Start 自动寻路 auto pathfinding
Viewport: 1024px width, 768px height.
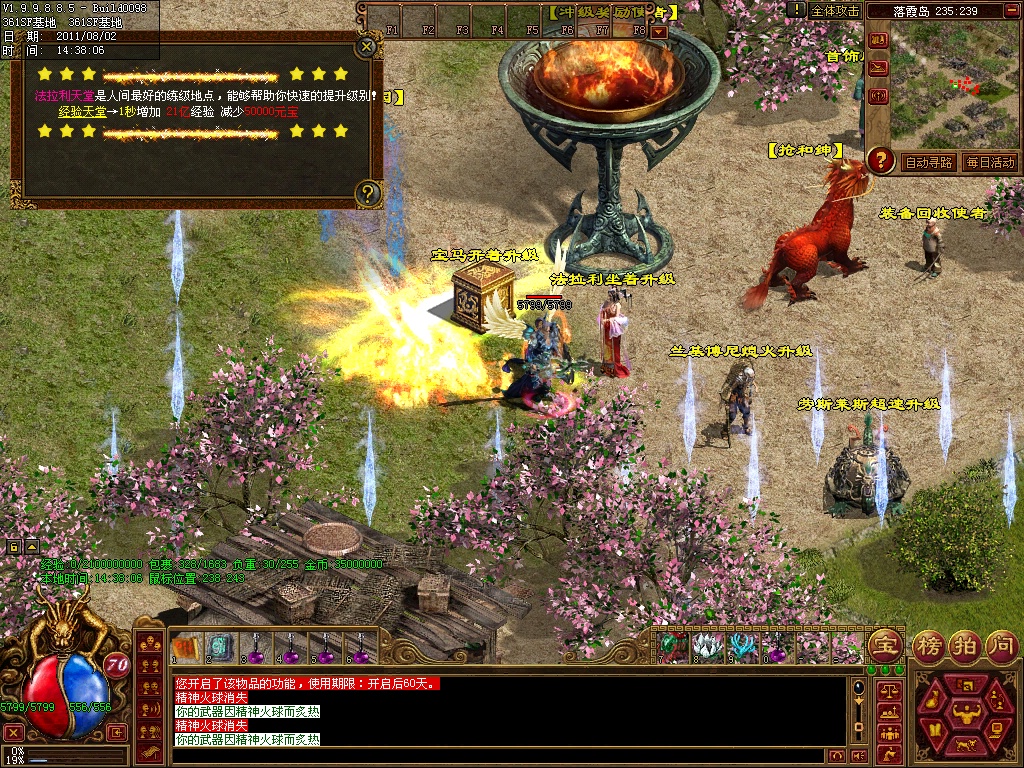point(928,162)
